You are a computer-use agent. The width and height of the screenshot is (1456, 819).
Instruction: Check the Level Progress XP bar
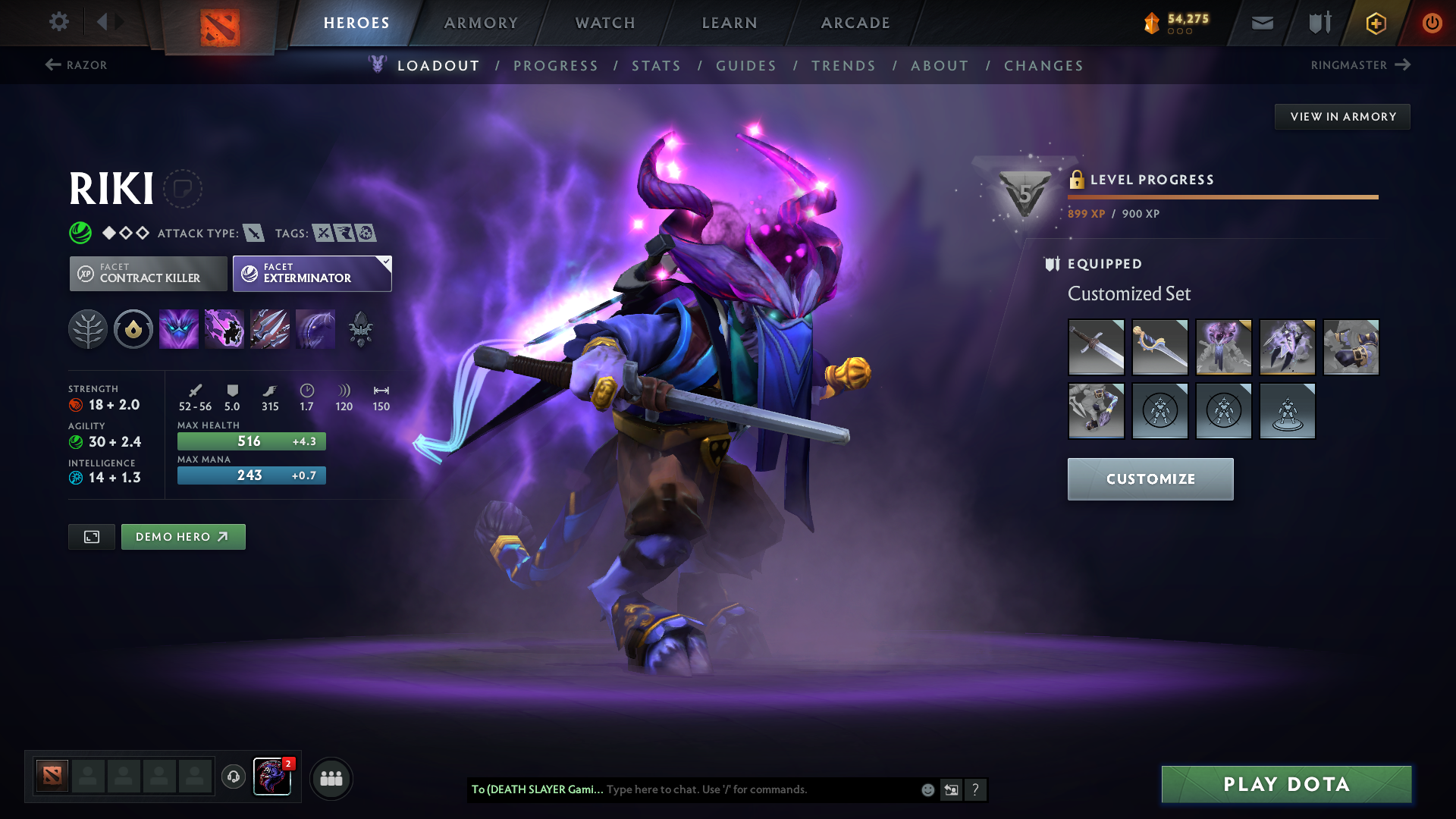pyautogui.click(x=1221, y=197)
